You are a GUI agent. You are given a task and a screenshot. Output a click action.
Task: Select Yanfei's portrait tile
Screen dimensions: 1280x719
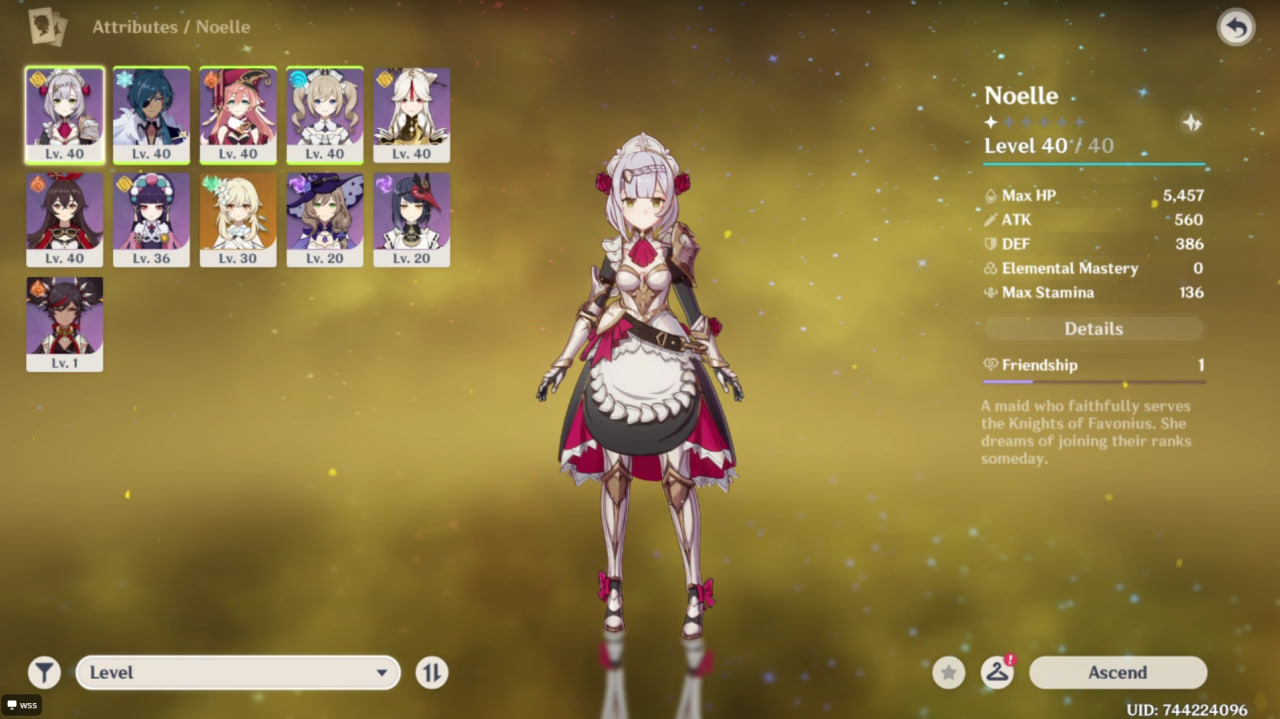point(238,115)
